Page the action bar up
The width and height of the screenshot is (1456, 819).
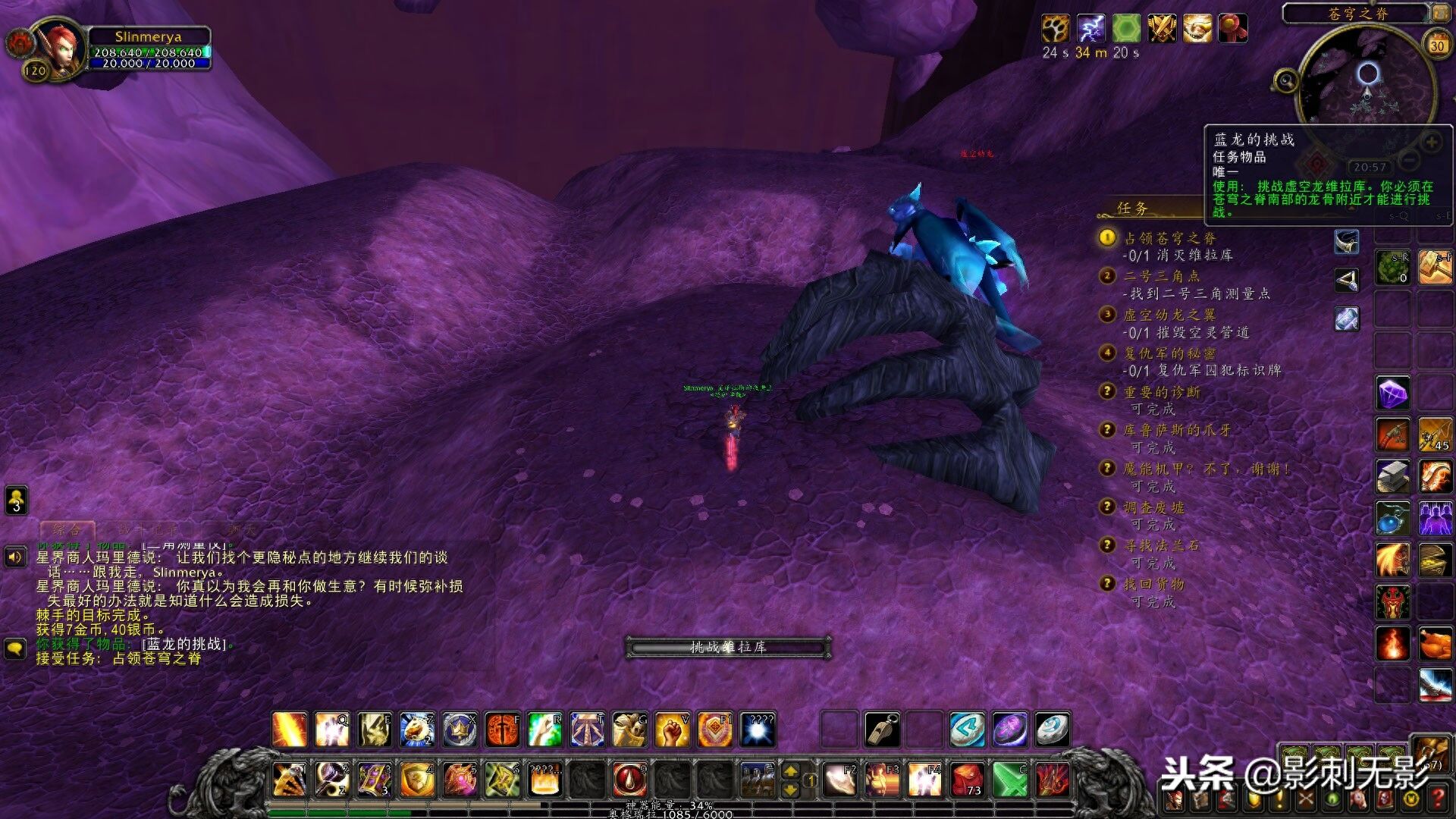(790, 771)
